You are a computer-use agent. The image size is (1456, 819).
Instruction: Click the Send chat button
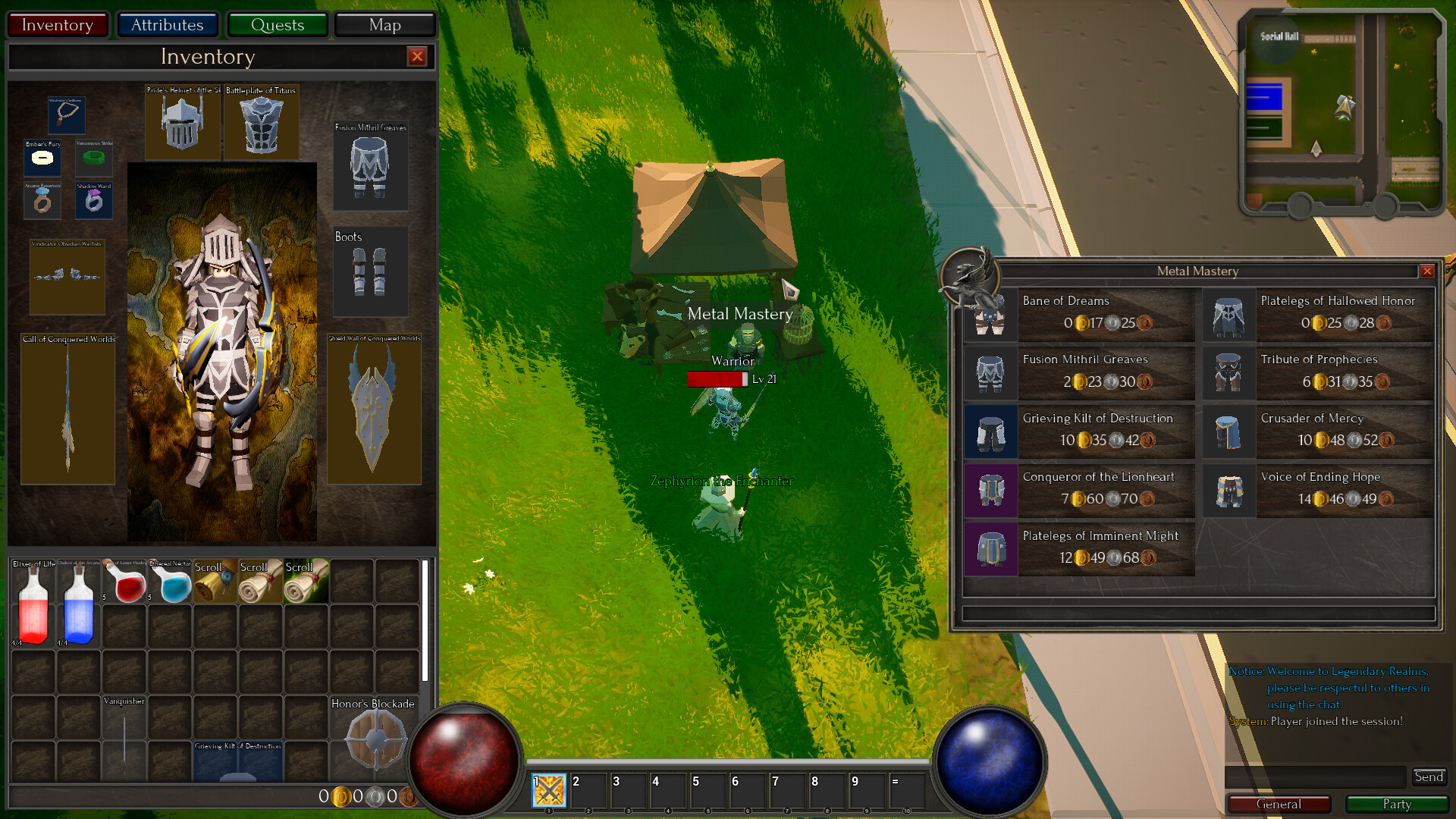pos(1429,777)
